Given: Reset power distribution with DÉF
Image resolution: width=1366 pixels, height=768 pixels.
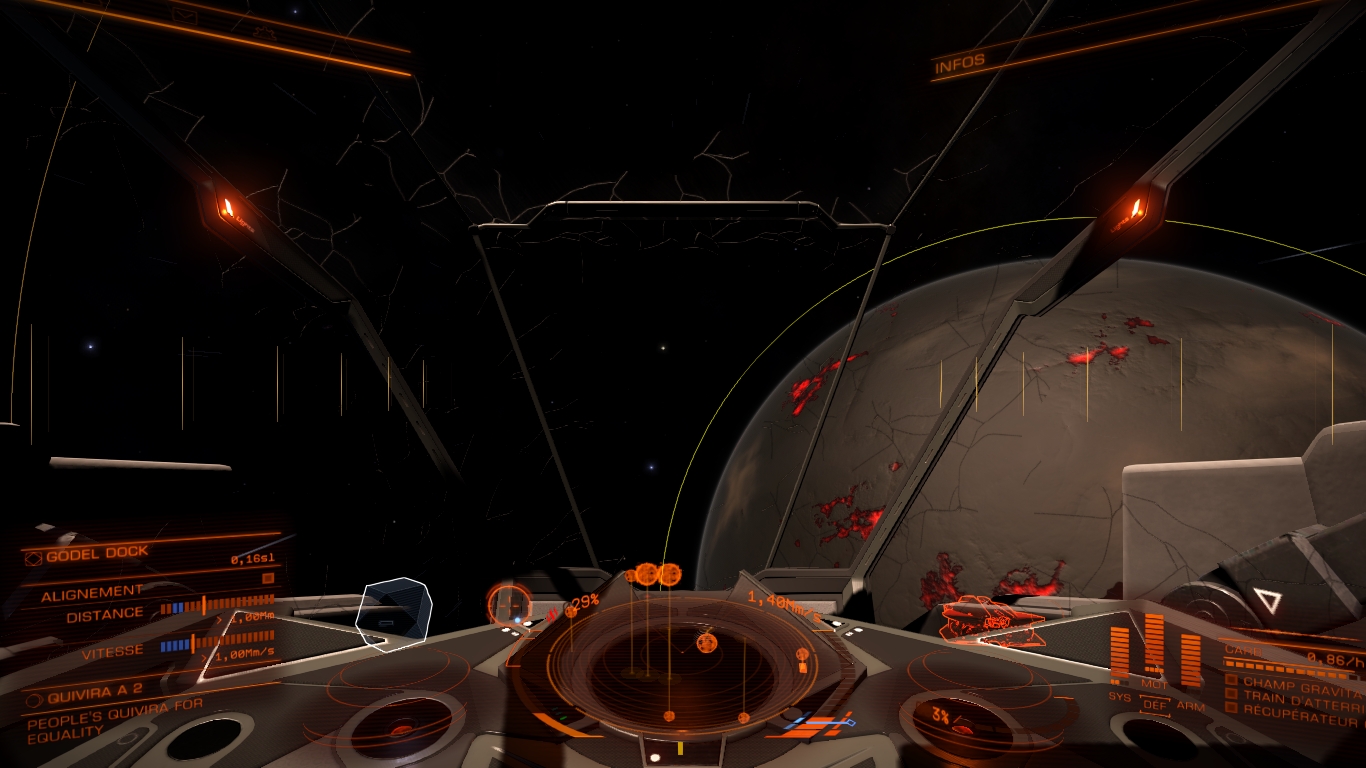Looking at the screenshot, I should pos(1154,705).
